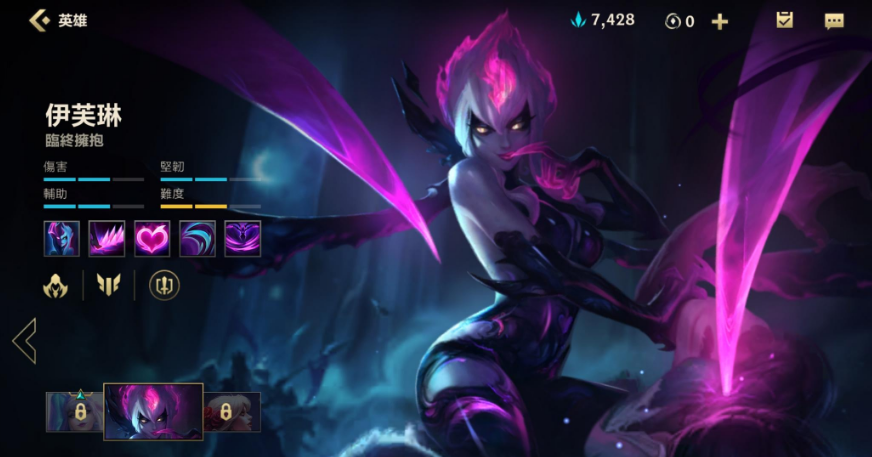Image resolution: width=872 pixels, height=457 pixels.
Task: Show the pink heart ability details
Action: [x=152, y=239]
